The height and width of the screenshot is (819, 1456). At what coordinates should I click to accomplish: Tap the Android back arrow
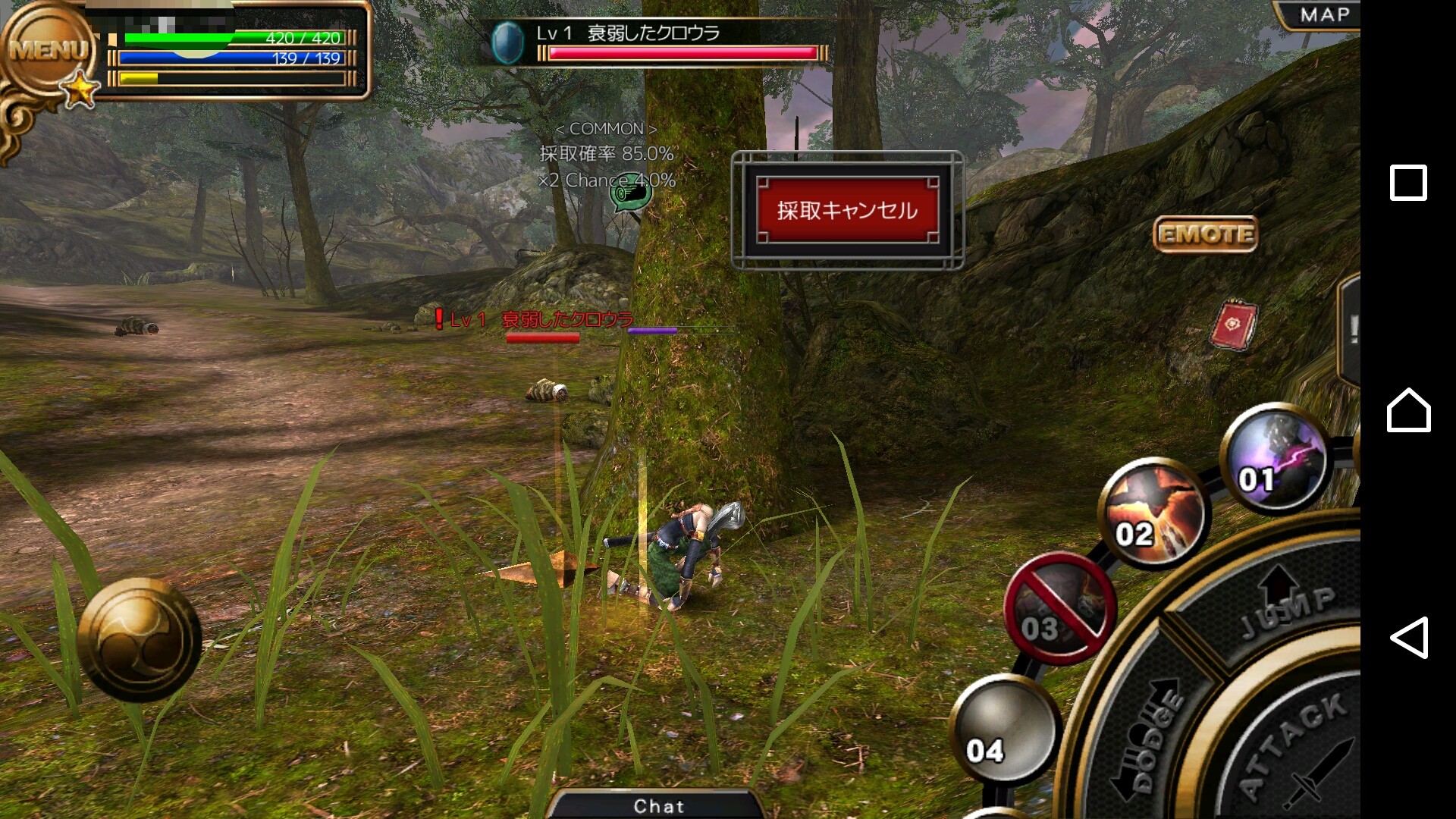[x=1408, y=637]
